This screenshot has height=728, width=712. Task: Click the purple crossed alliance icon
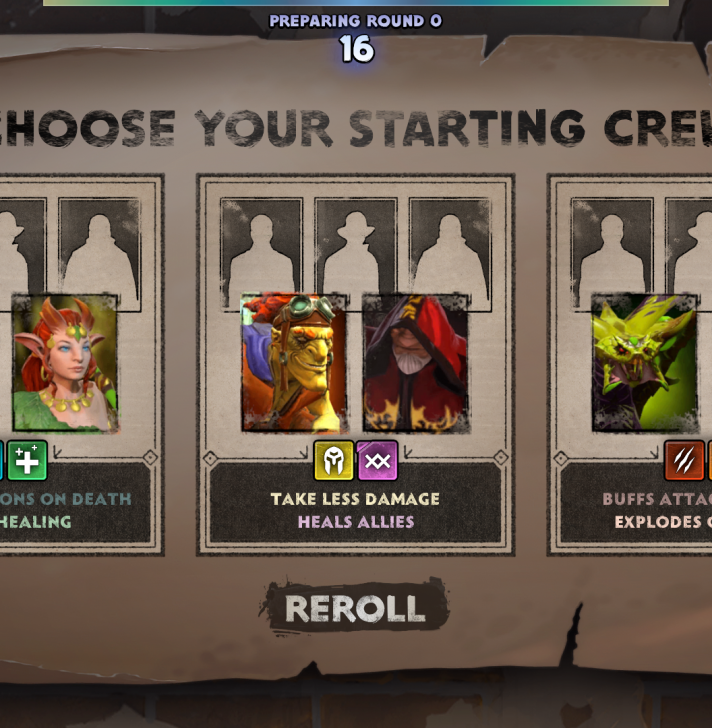coord(378,461)
